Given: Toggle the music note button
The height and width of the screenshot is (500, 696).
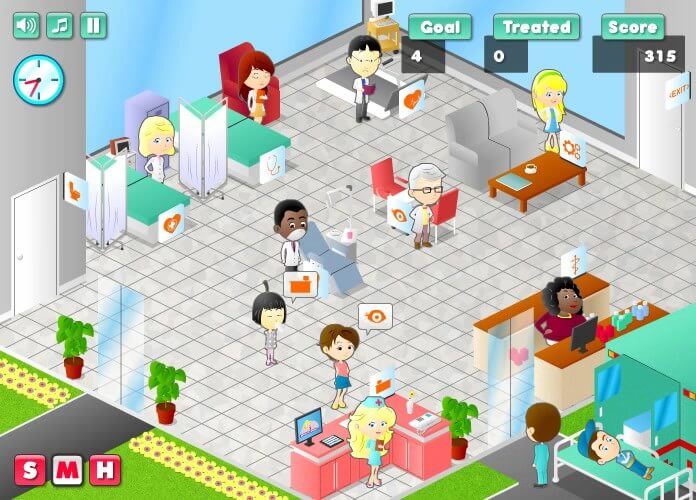Looking at the screenshot, I should (x=60, y=25).
